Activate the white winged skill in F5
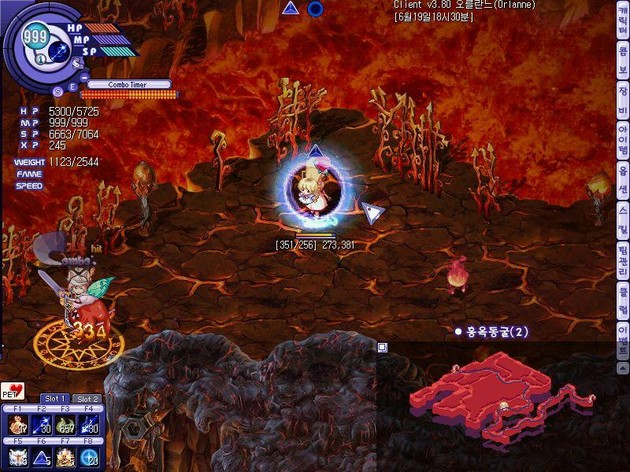Viewport: 630px width, 472px height. tap(17, 457)
